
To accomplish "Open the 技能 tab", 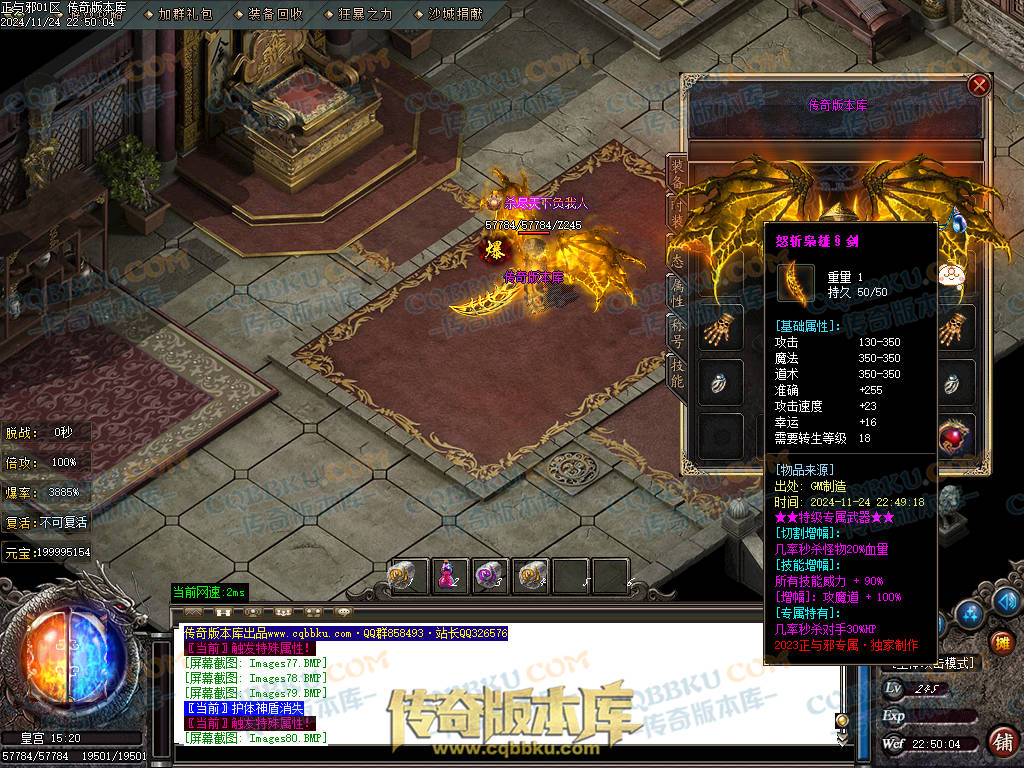I will coord(677,373).
